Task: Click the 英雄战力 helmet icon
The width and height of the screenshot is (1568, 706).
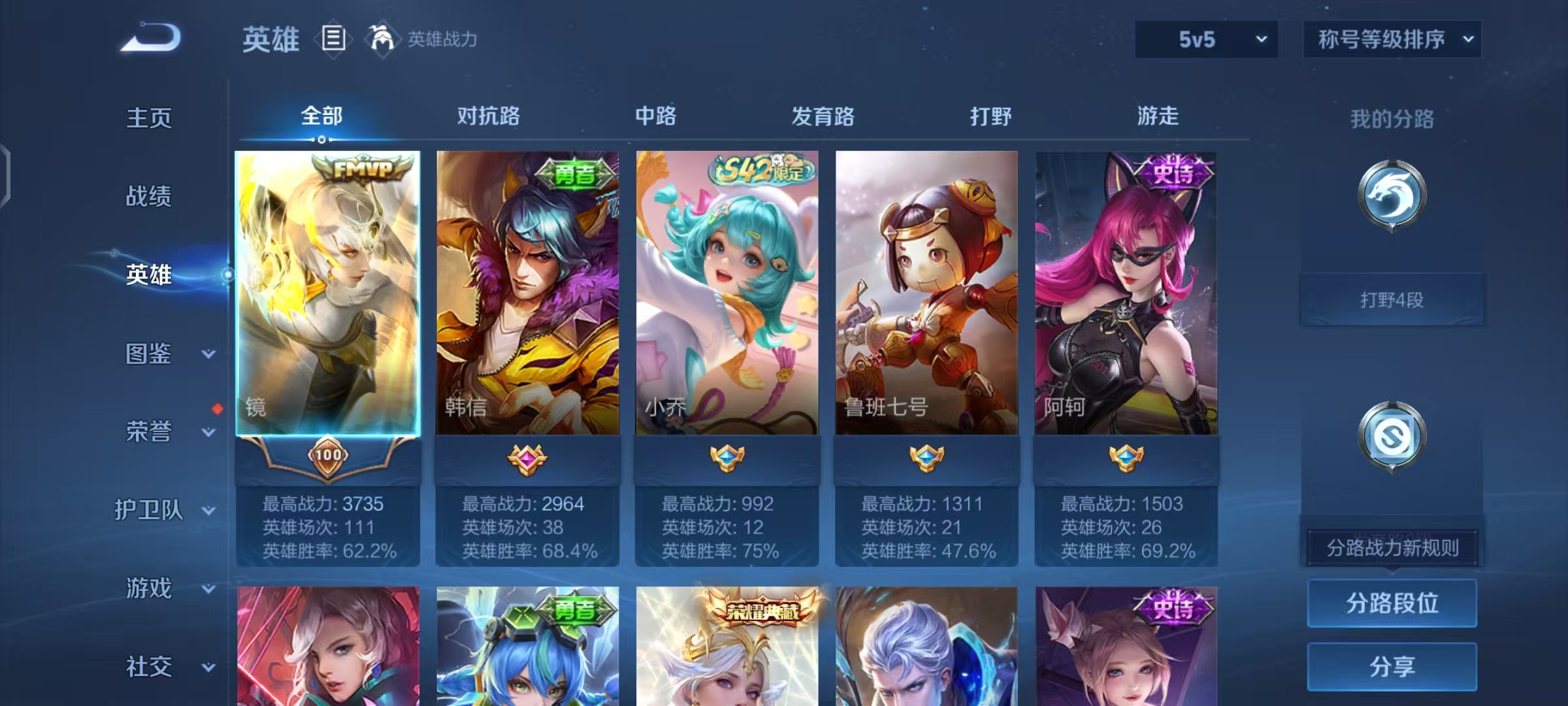Action: (x=382, y=39)
